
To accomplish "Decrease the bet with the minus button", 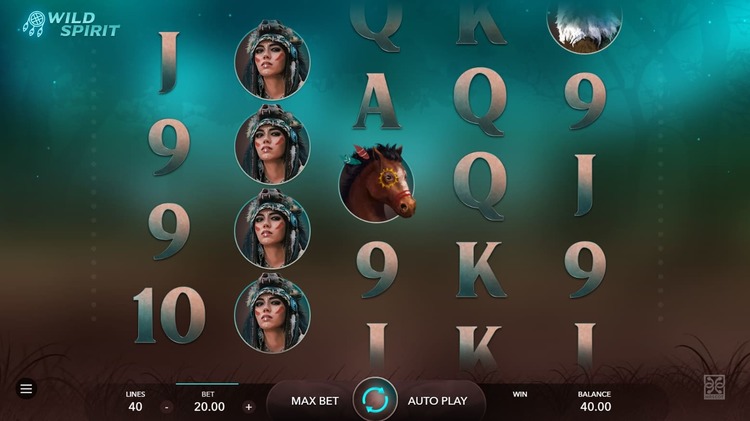I will coord(166,407).
